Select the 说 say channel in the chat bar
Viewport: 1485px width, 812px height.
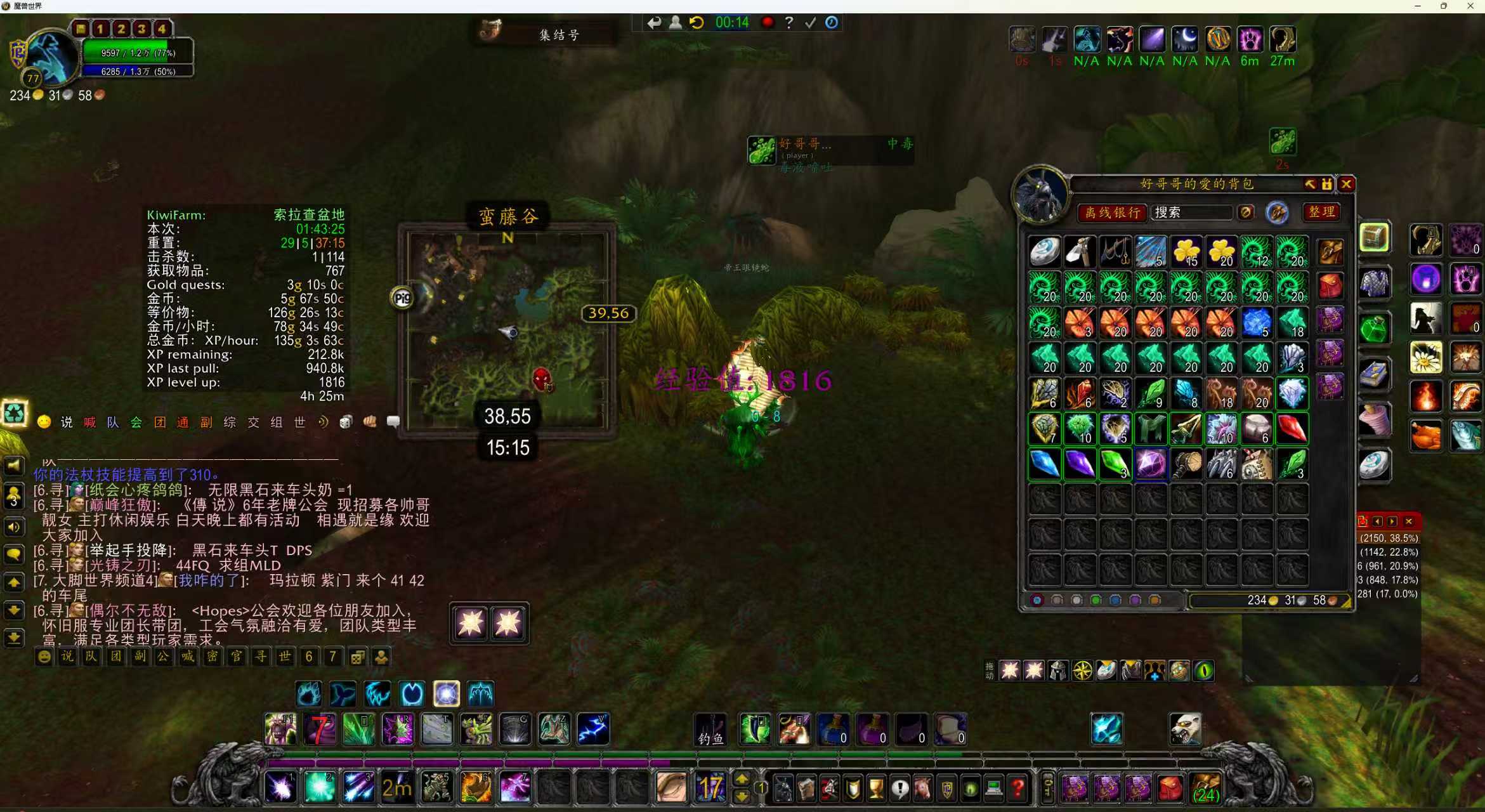click(x=67, y=422)
